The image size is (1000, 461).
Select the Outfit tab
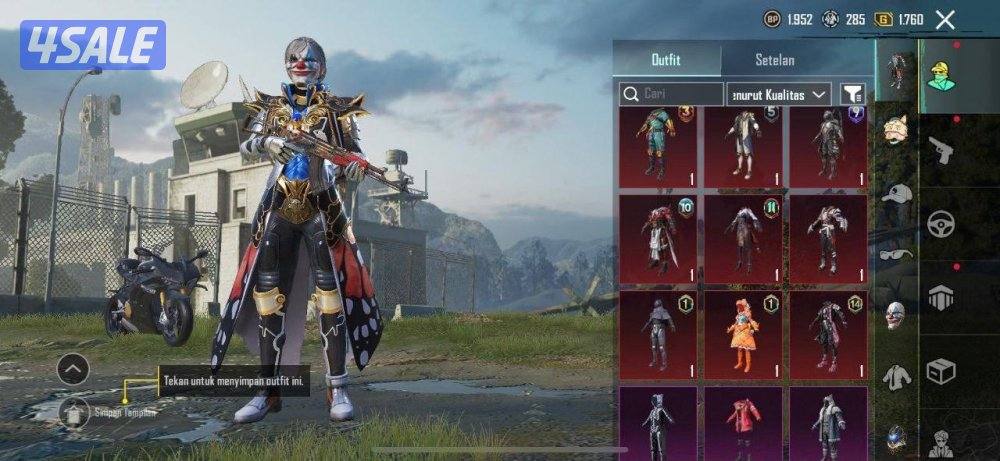(665, 60)
